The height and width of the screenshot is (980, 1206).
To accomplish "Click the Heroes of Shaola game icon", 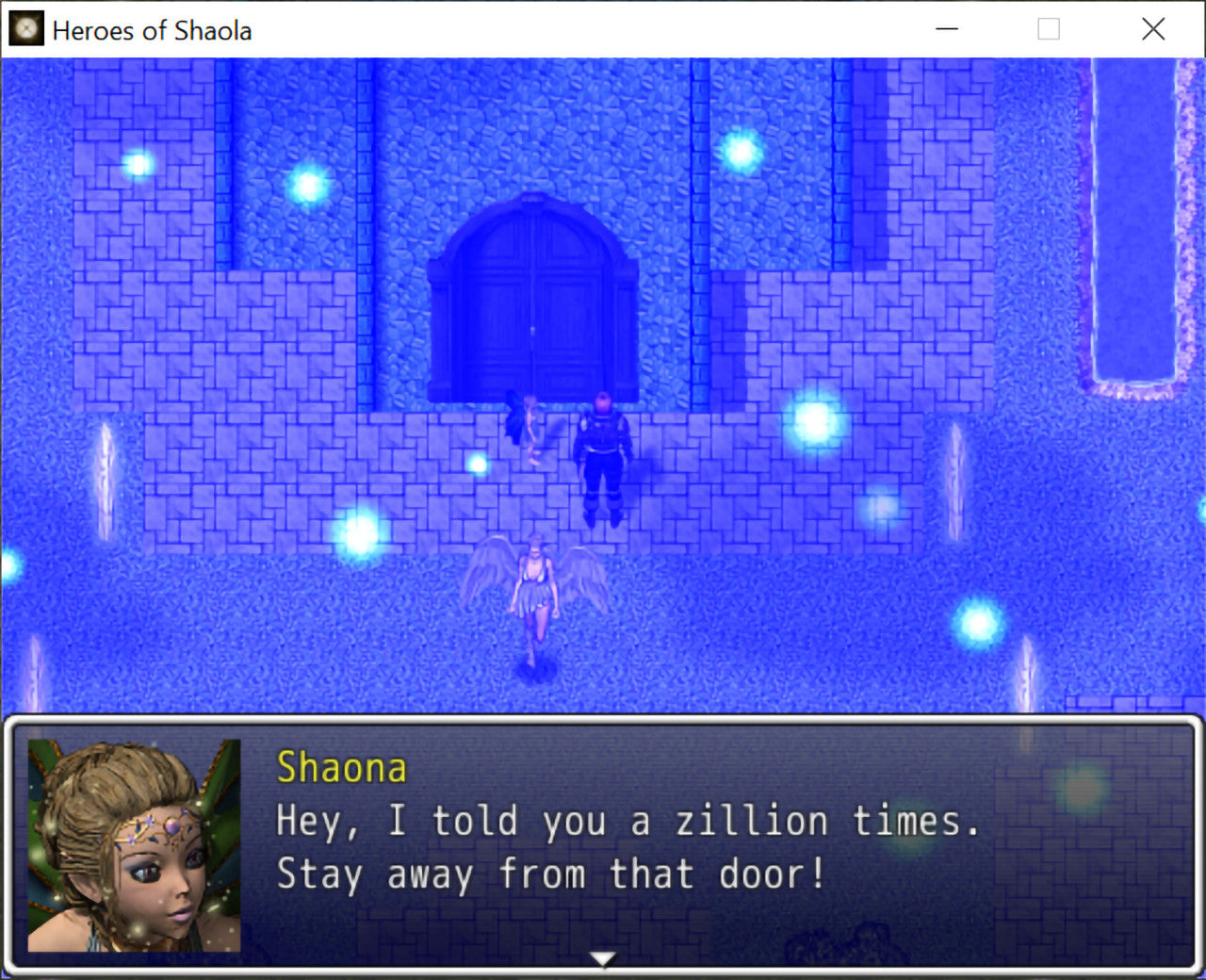I will click(x=25, y=29).
